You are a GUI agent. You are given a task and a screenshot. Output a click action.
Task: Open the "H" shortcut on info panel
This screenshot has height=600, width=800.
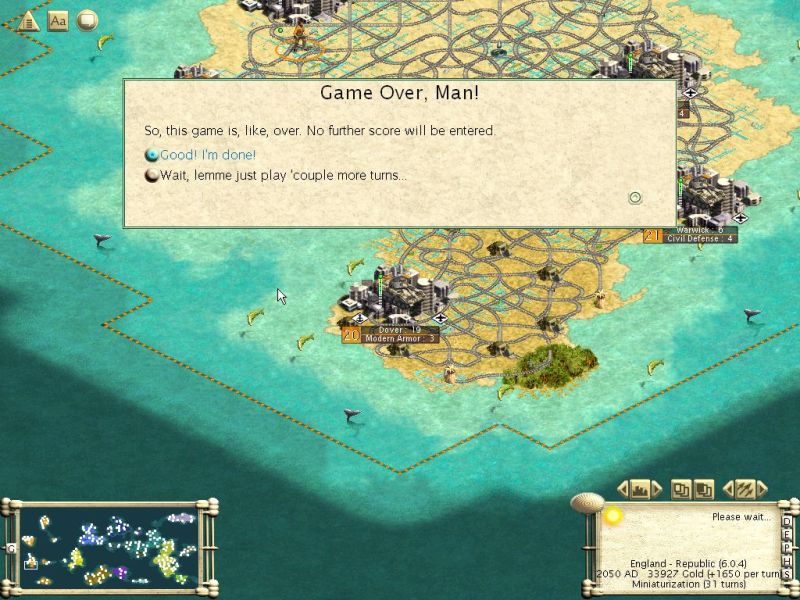point(787,560)
